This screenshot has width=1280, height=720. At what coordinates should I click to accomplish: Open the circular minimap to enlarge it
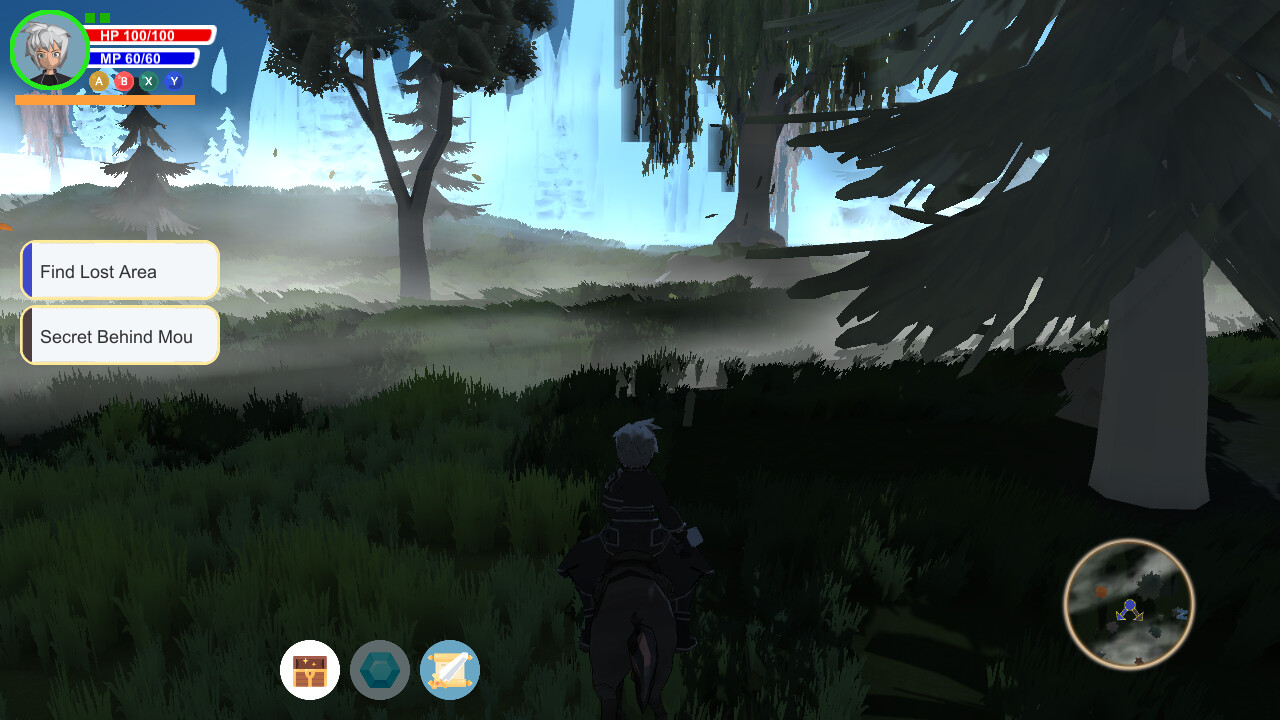(x=1129, y=605)
